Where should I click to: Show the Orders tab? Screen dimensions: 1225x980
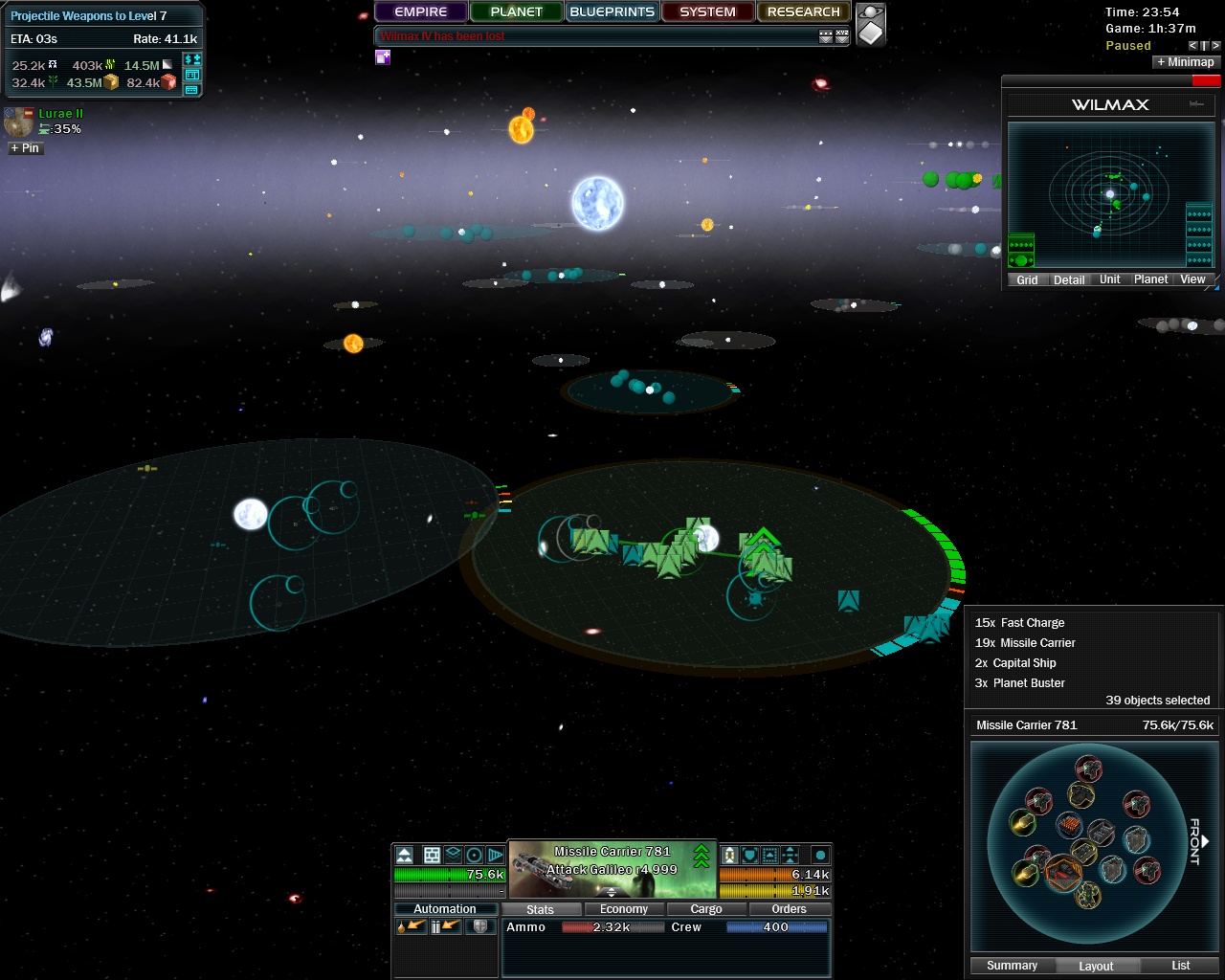789,909
